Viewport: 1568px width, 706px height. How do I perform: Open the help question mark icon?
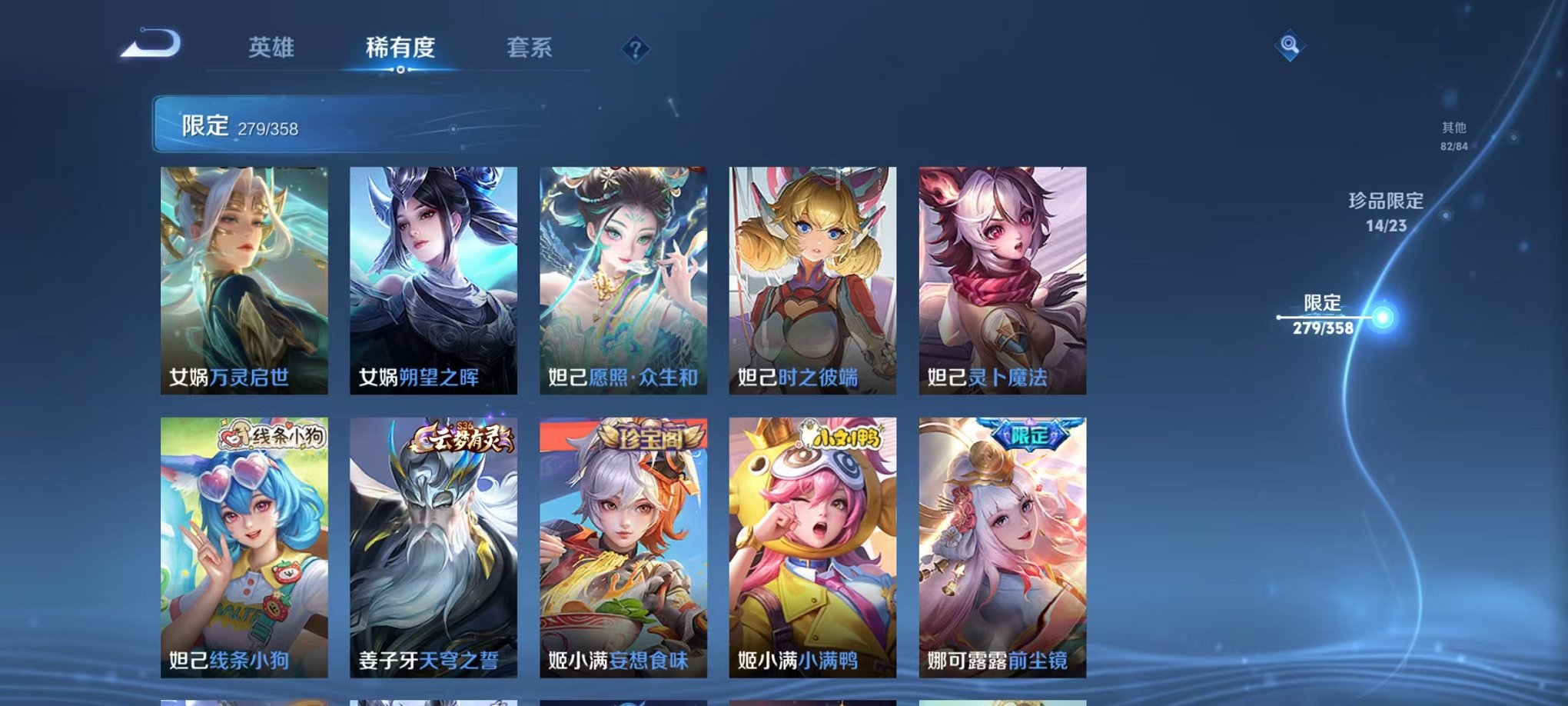pos(634,49)
